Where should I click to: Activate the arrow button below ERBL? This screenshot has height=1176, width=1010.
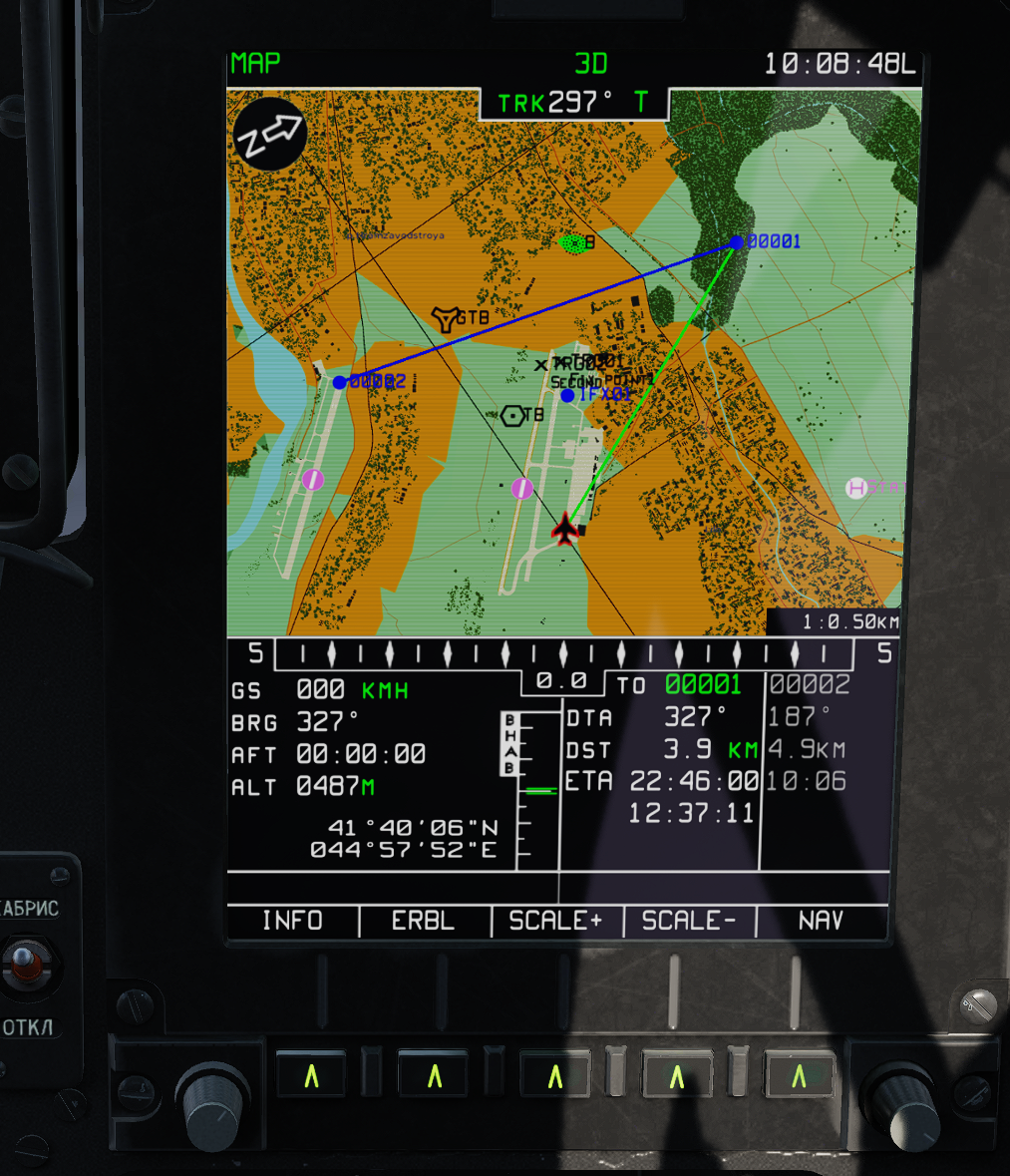coord(434,1076)
